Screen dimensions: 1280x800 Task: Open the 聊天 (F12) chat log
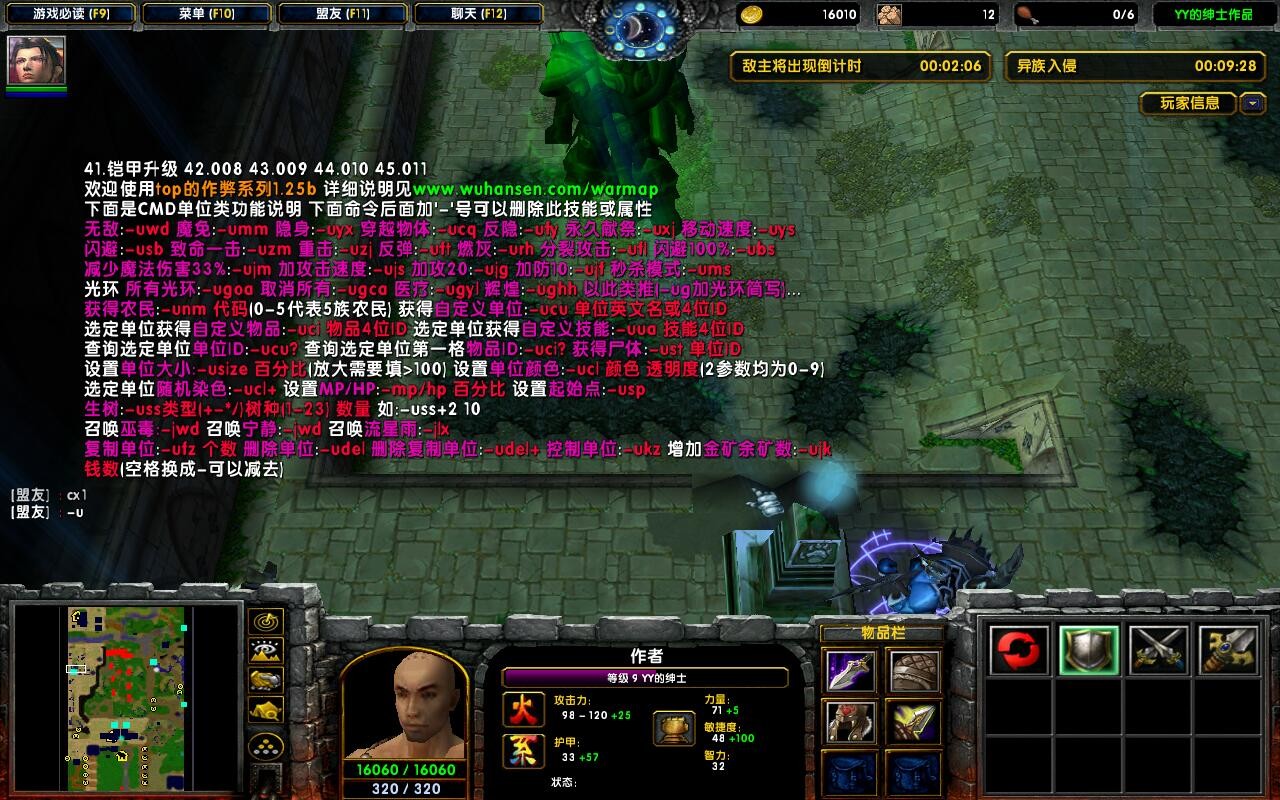coord(477,14)
